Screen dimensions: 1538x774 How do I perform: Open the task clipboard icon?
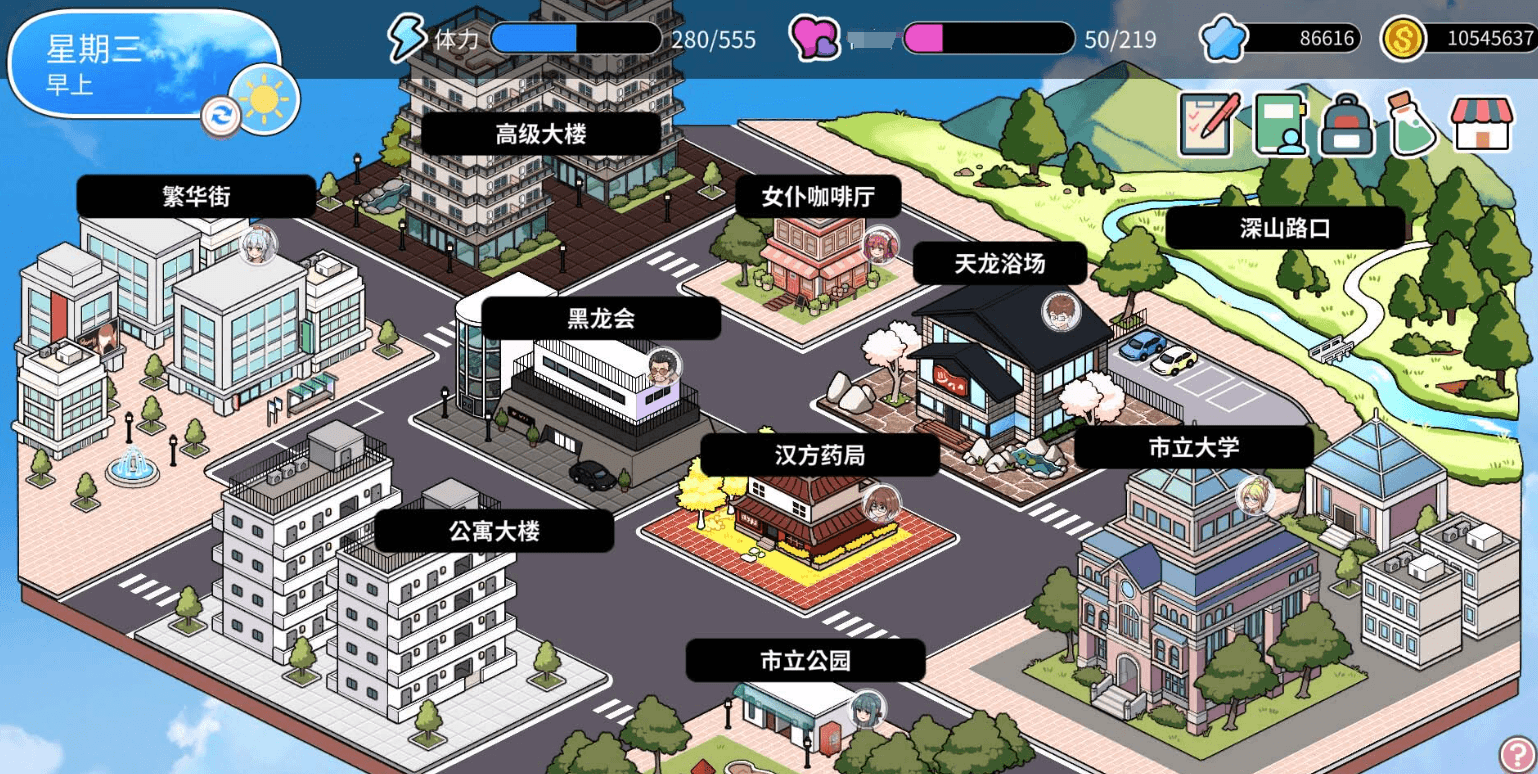[1205, 124]
